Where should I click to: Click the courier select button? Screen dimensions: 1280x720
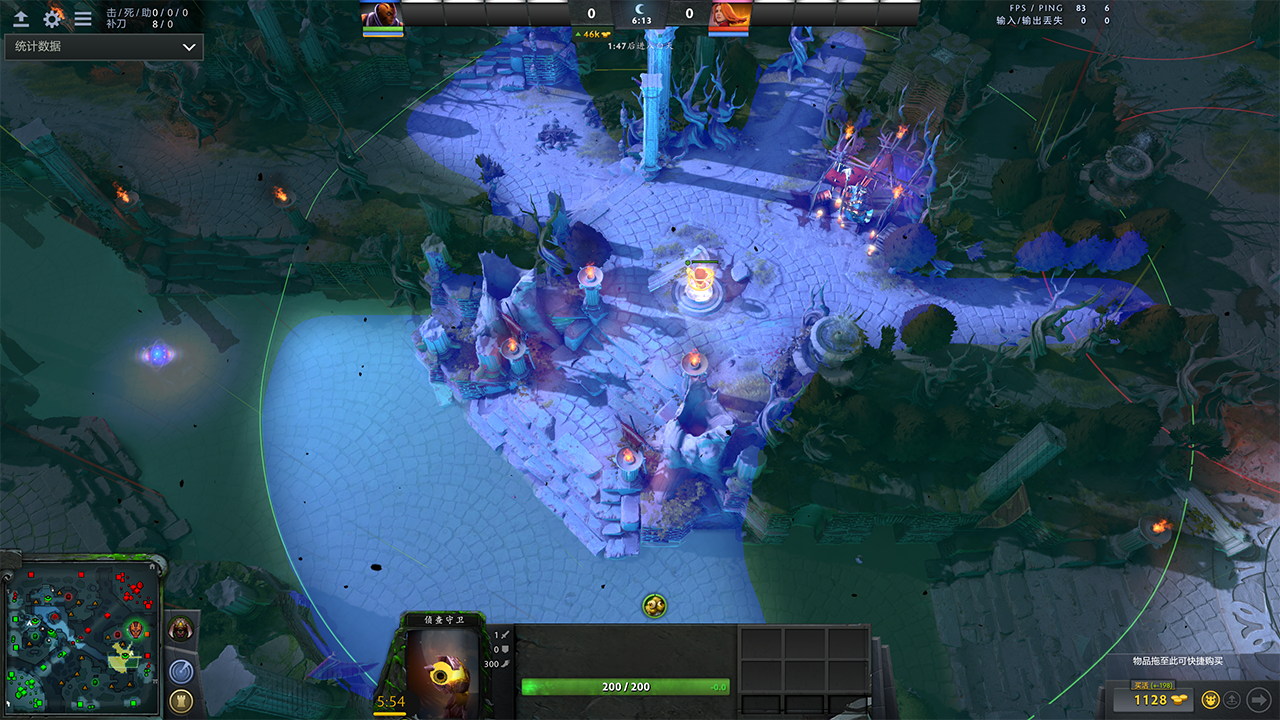(1211, 699)
